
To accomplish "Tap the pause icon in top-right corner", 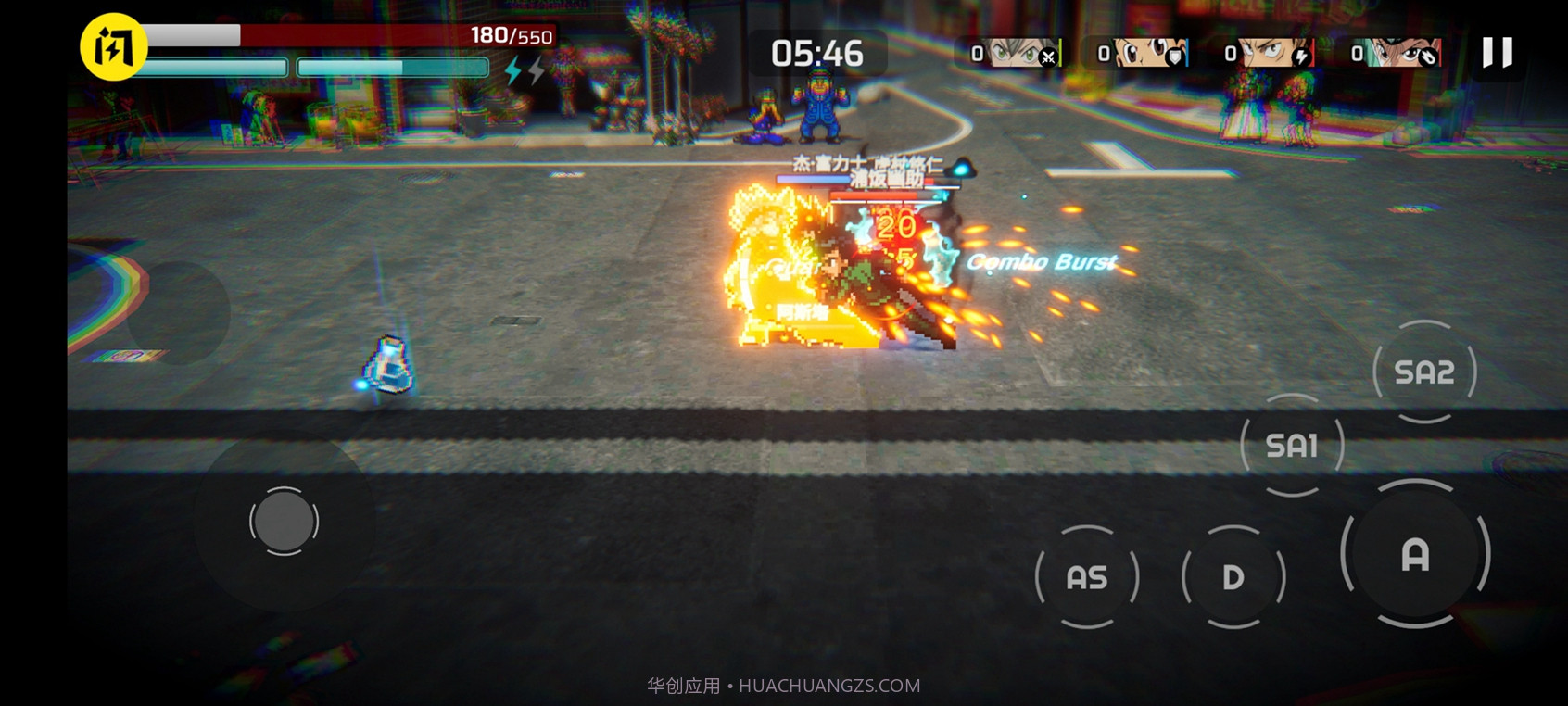I will [x=1496, y=54].
